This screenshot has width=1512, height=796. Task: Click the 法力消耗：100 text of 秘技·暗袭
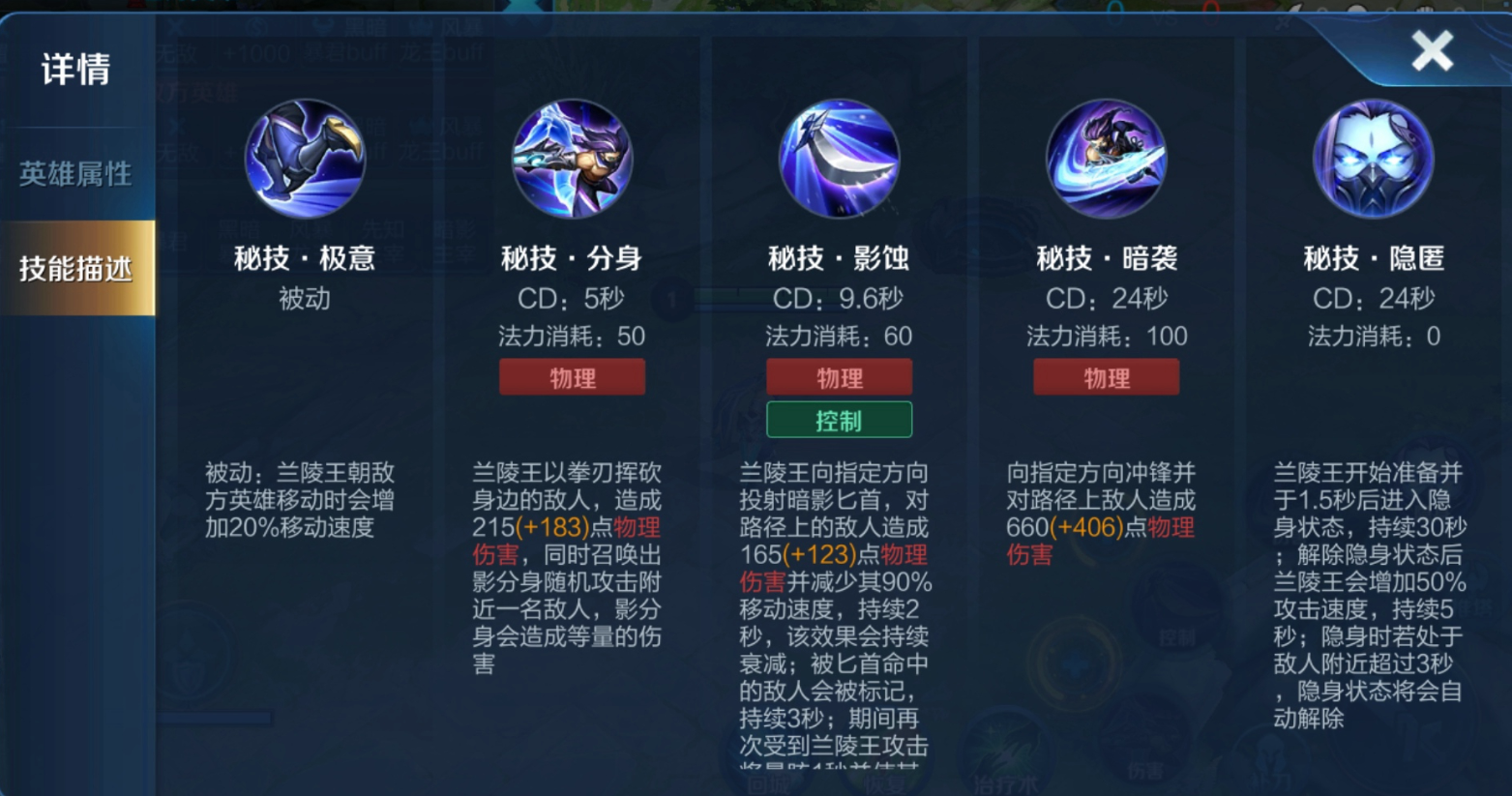[x=1106, y=337]
